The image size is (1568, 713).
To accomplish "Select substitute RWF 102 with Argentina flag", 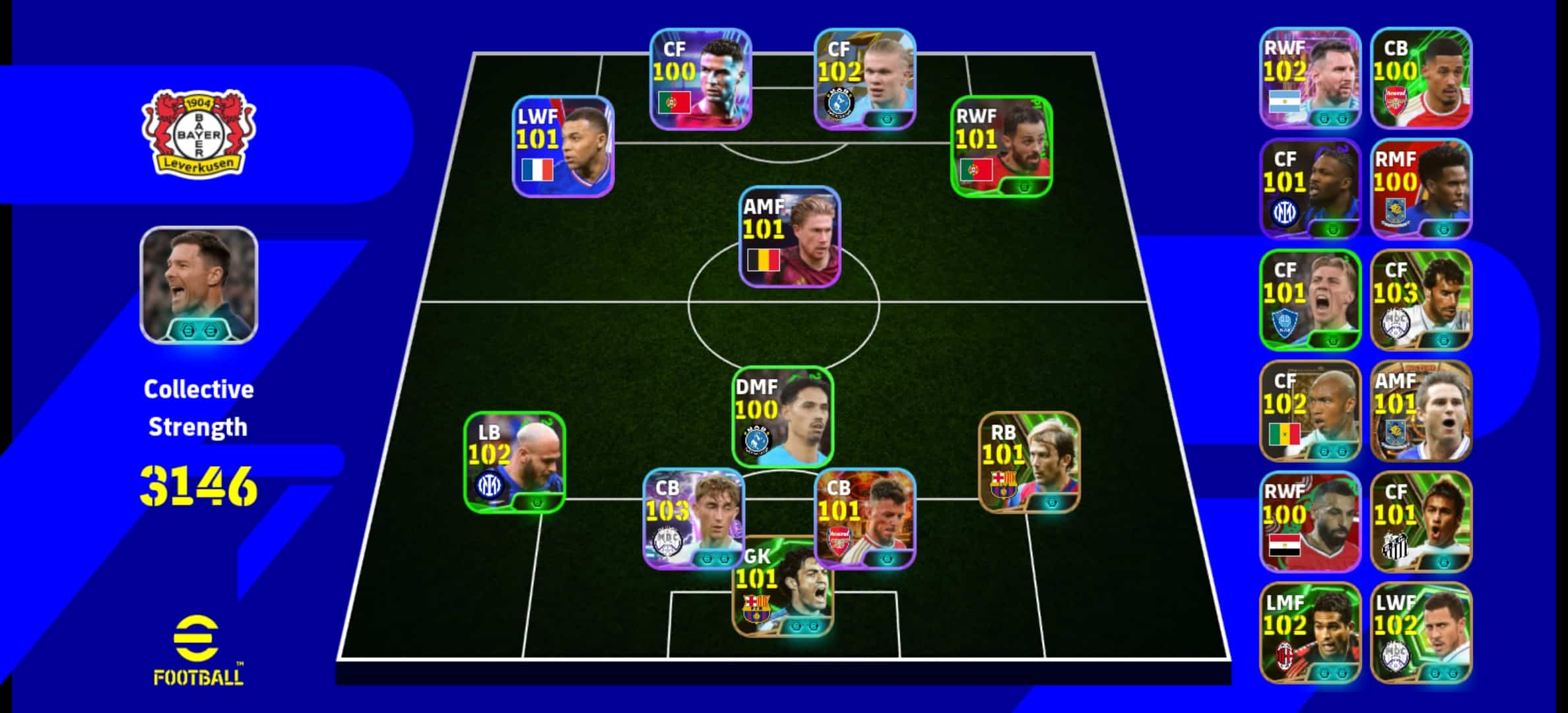I will pos(1310,79).
